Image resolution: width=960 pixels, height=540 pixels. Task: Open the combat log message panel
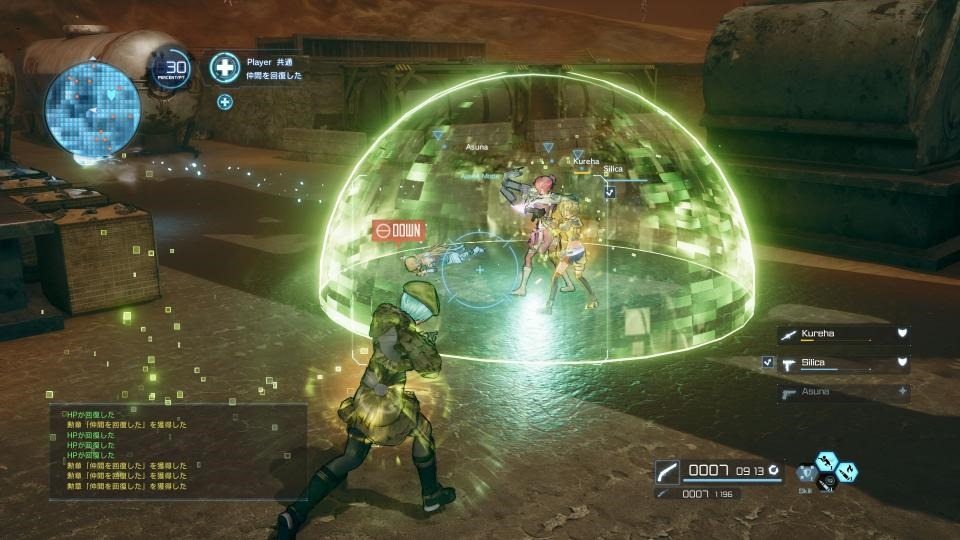coord(178,451)
